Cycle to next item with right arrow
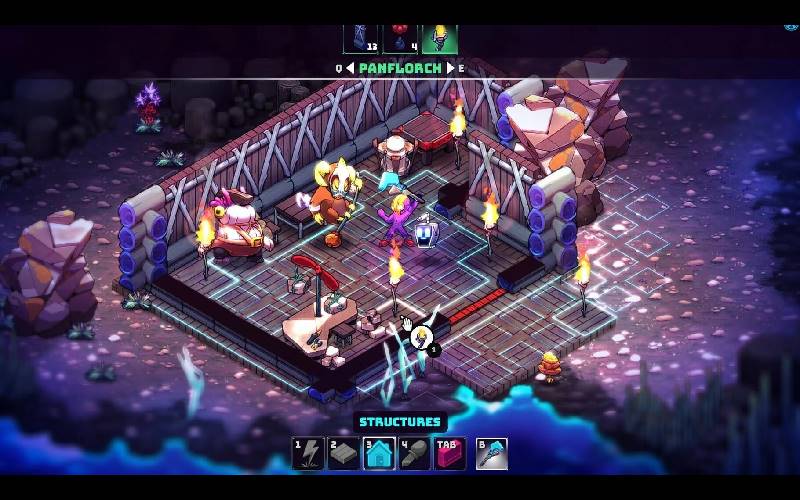800x500 pixels. click(x=450, y=68)
